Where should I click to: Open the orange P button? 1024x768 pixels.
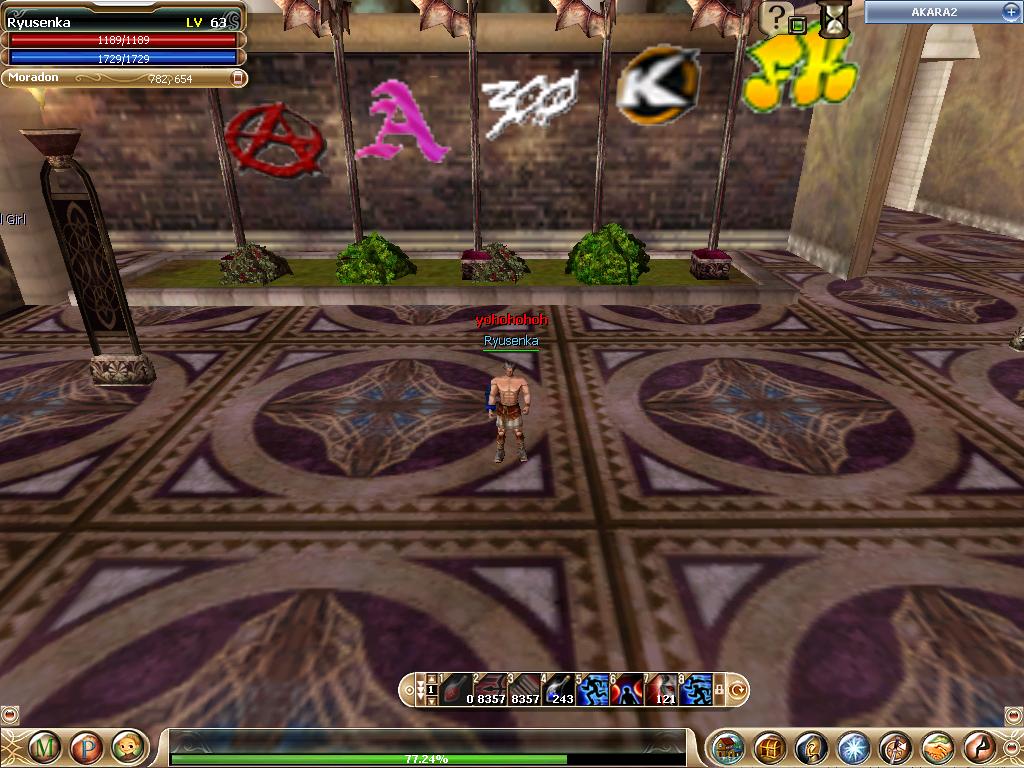click(x=85, y=747)
